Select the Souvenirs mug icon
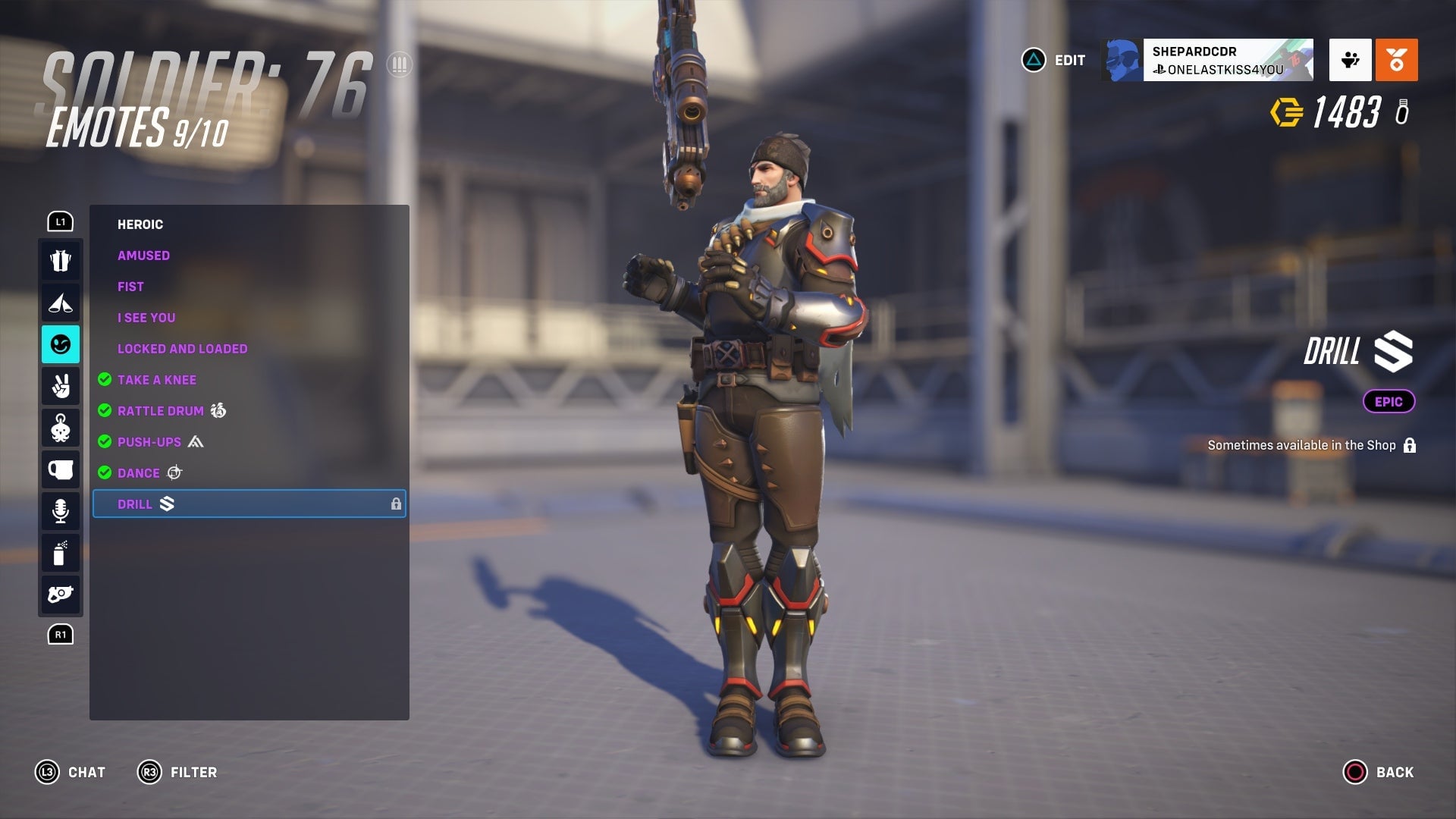 [61, 469]
